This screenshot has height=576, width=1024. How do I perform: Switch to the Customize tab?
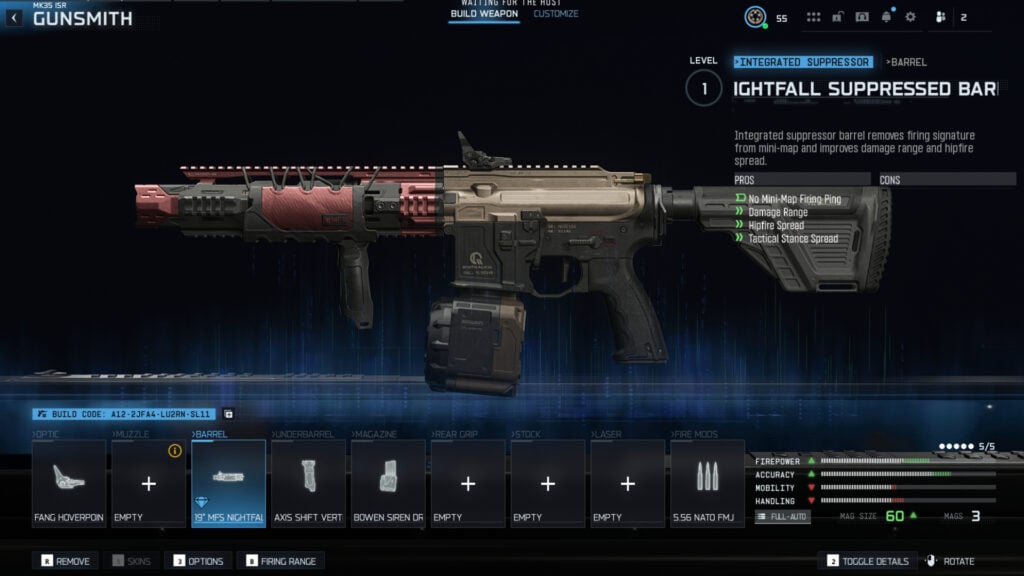pyautogui.click(x=555, y=14)
